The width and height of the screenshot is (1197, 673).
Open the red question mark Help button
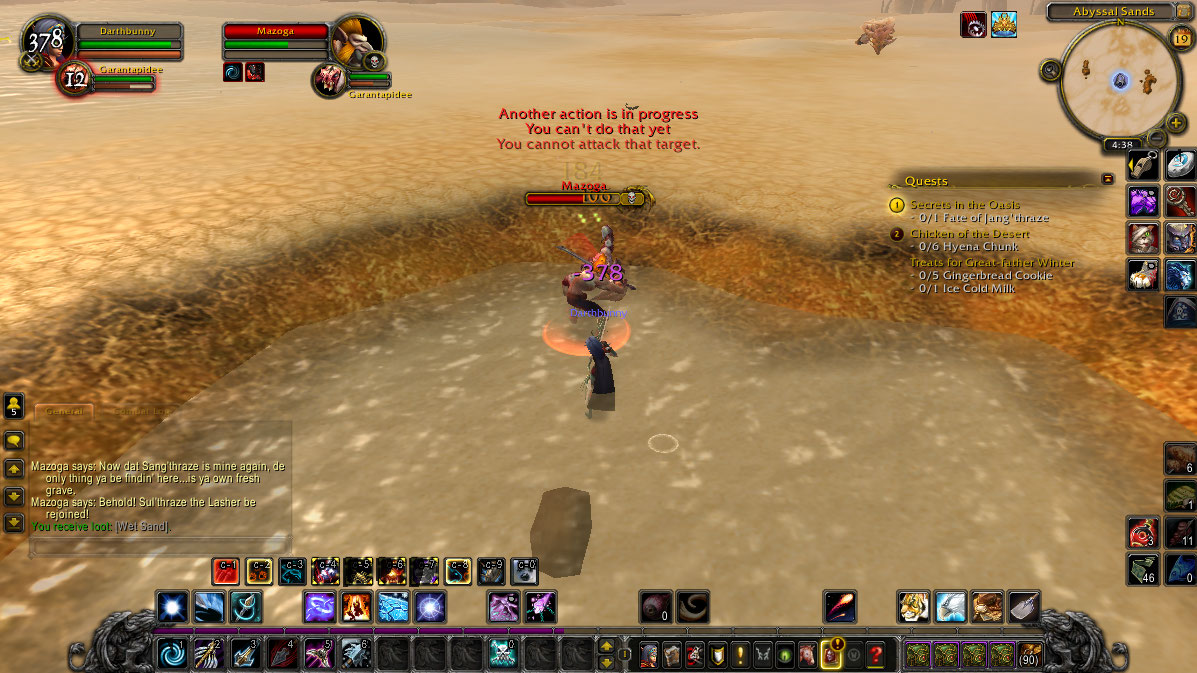[x=876, y=656]
